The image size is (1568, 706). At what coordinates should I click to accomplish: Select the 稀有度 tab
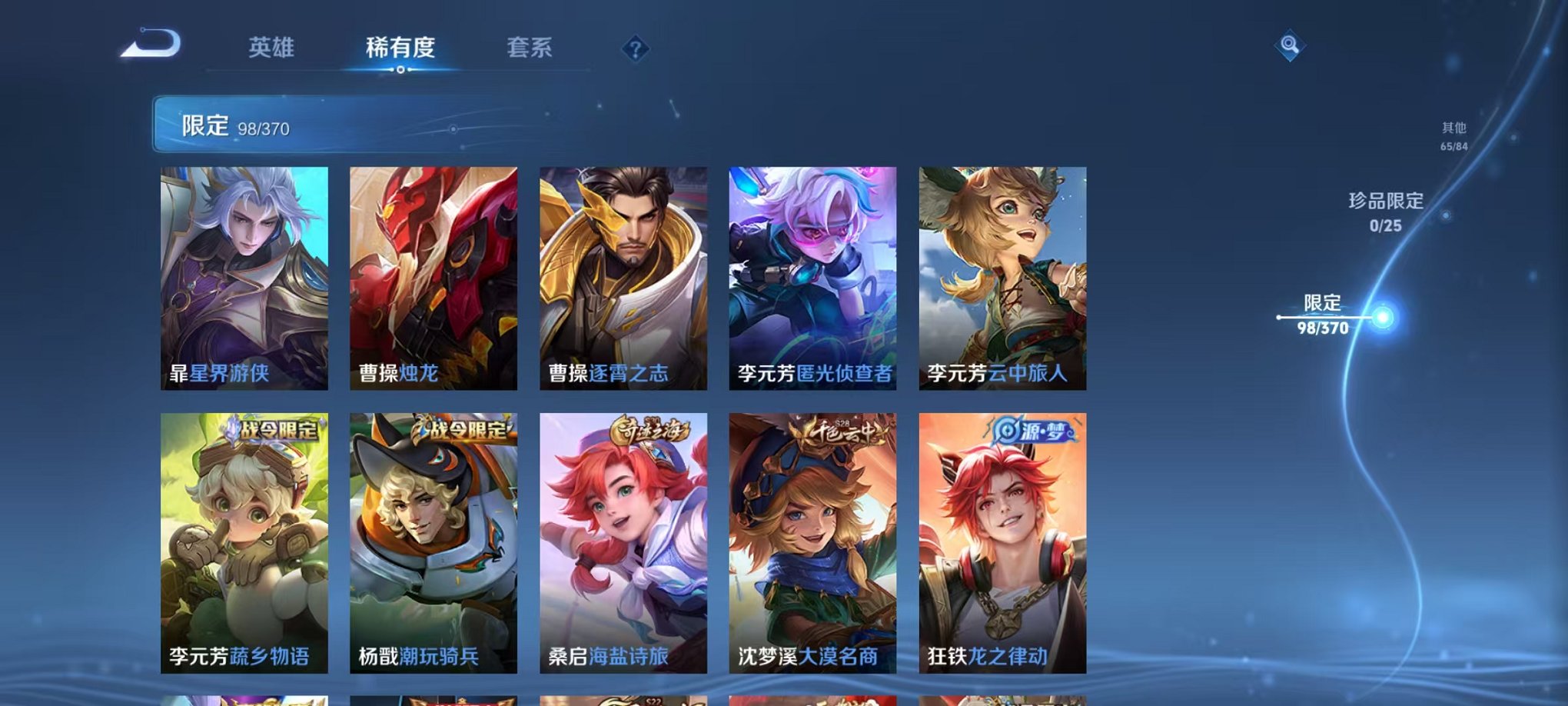pyautogui.click(x=399, y=48)
